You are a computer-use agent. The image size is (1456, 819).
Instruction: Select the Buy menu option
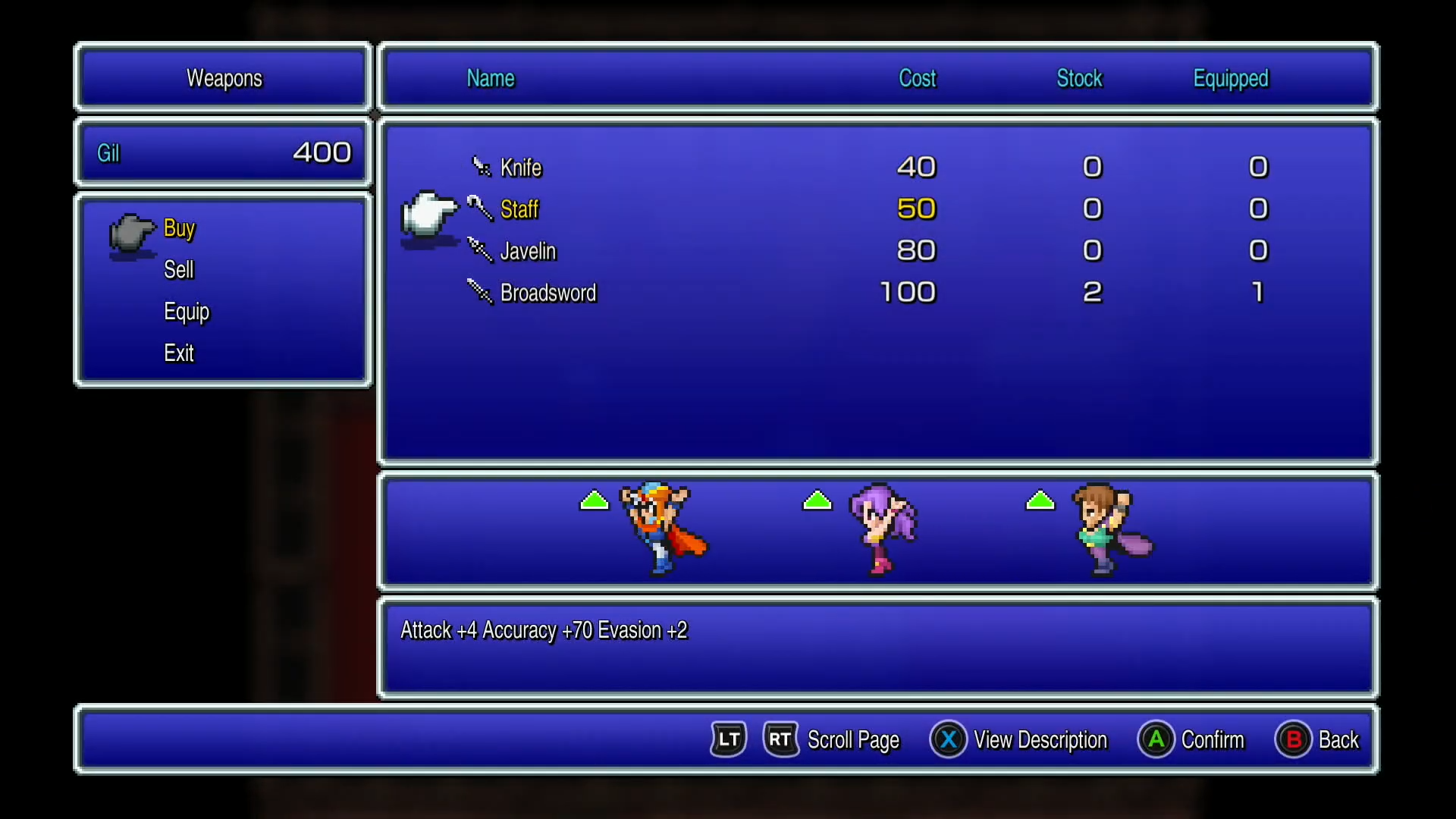(179, 228)
